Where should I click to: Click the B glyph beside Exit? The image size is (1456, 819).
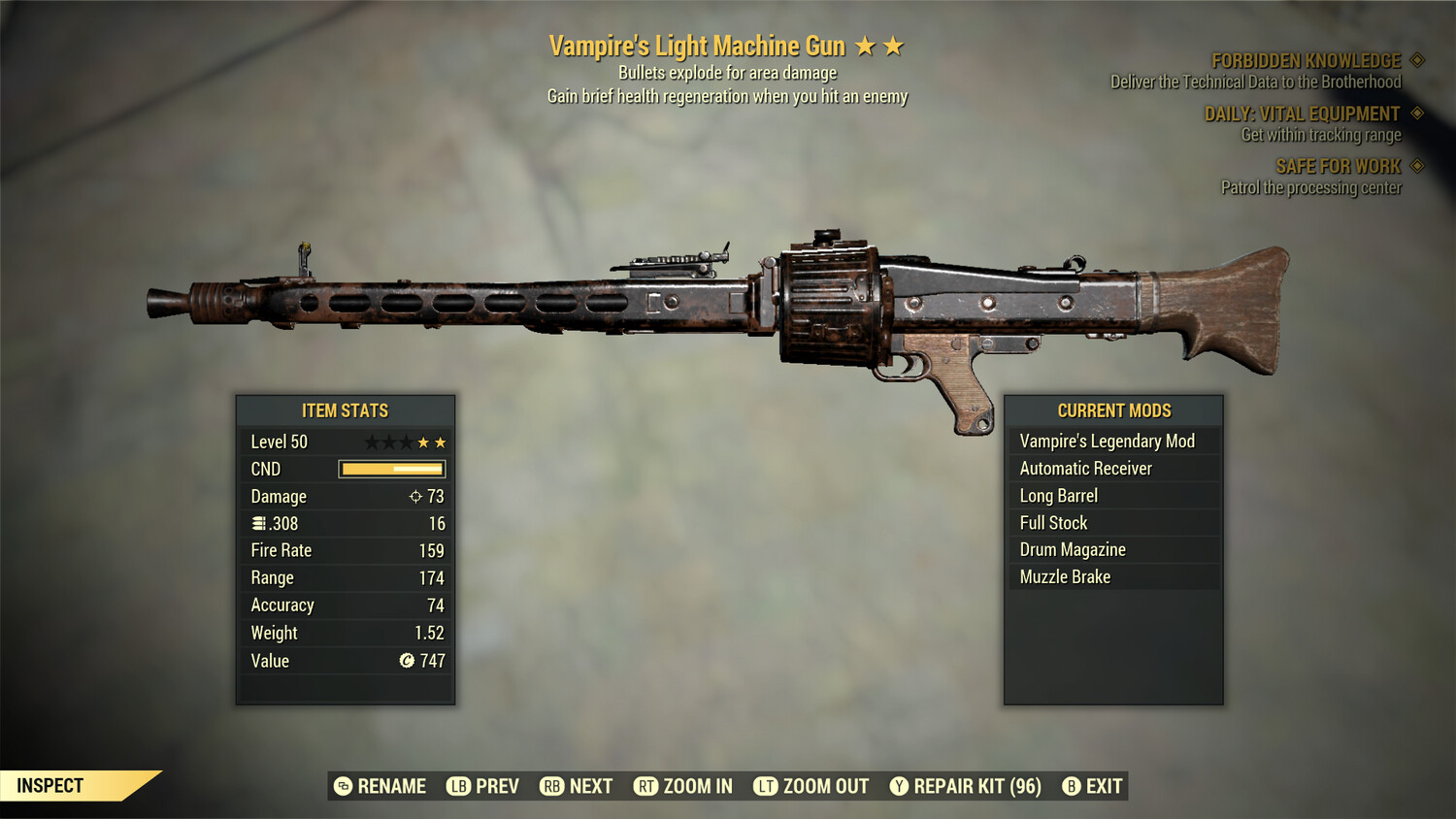pos(1072,786)
